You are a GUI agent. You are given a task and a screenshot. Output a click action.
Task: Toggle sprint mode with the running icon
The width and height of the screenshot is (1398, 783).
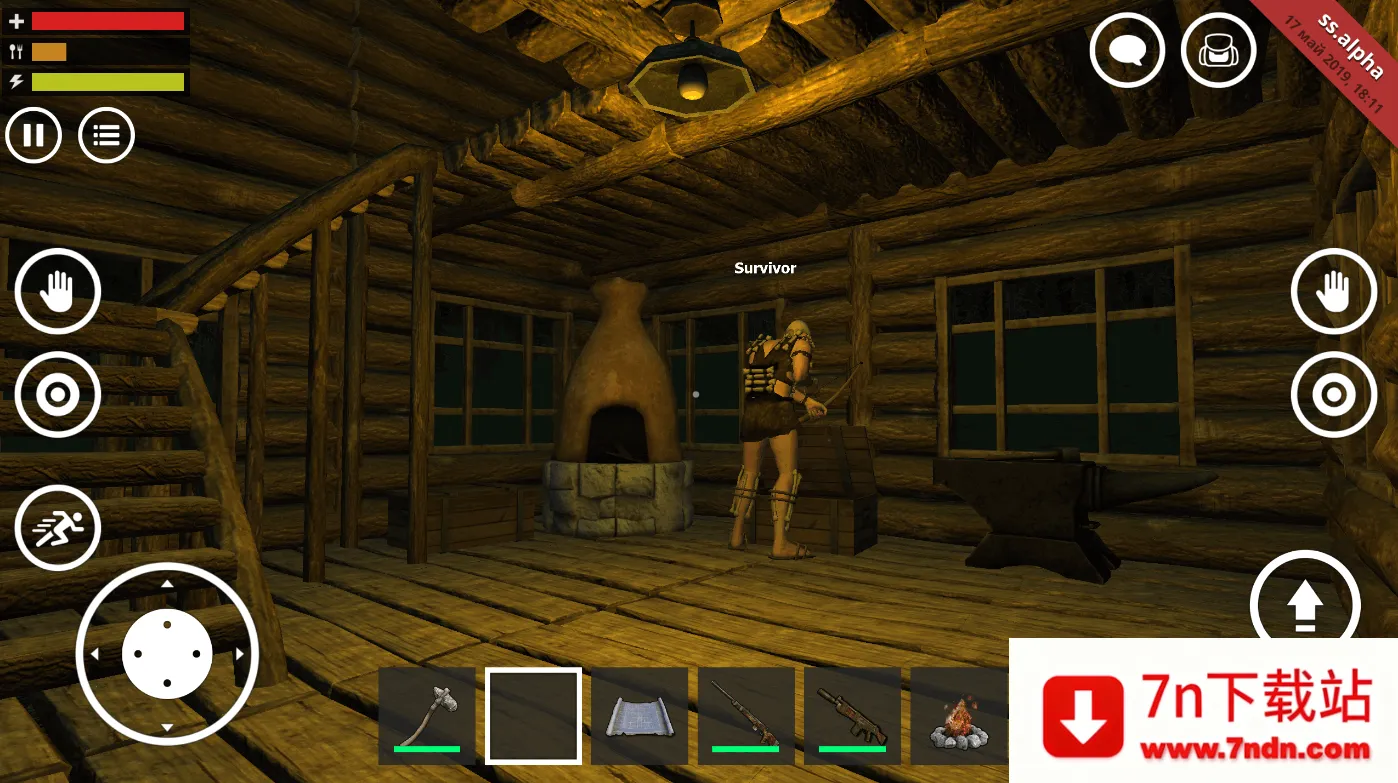(57, 527)
